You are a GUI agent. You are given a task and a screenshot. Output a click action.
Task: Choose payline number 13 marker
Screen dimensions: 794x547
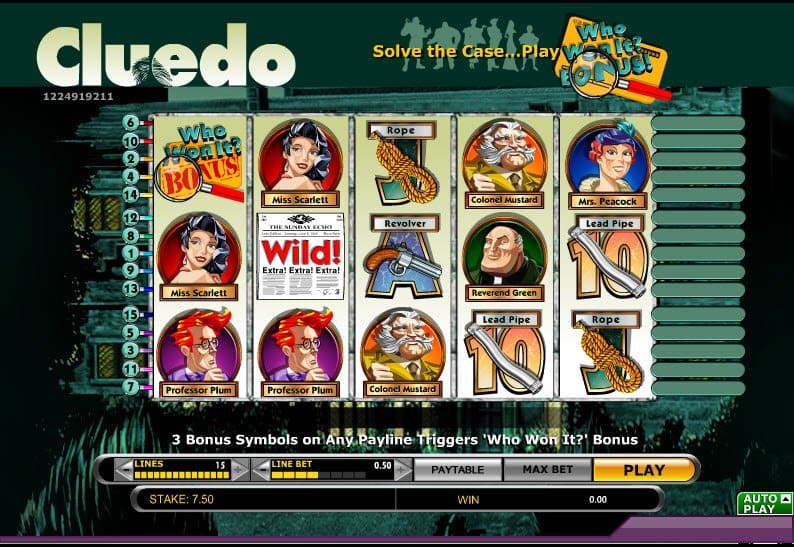[131, 289]
